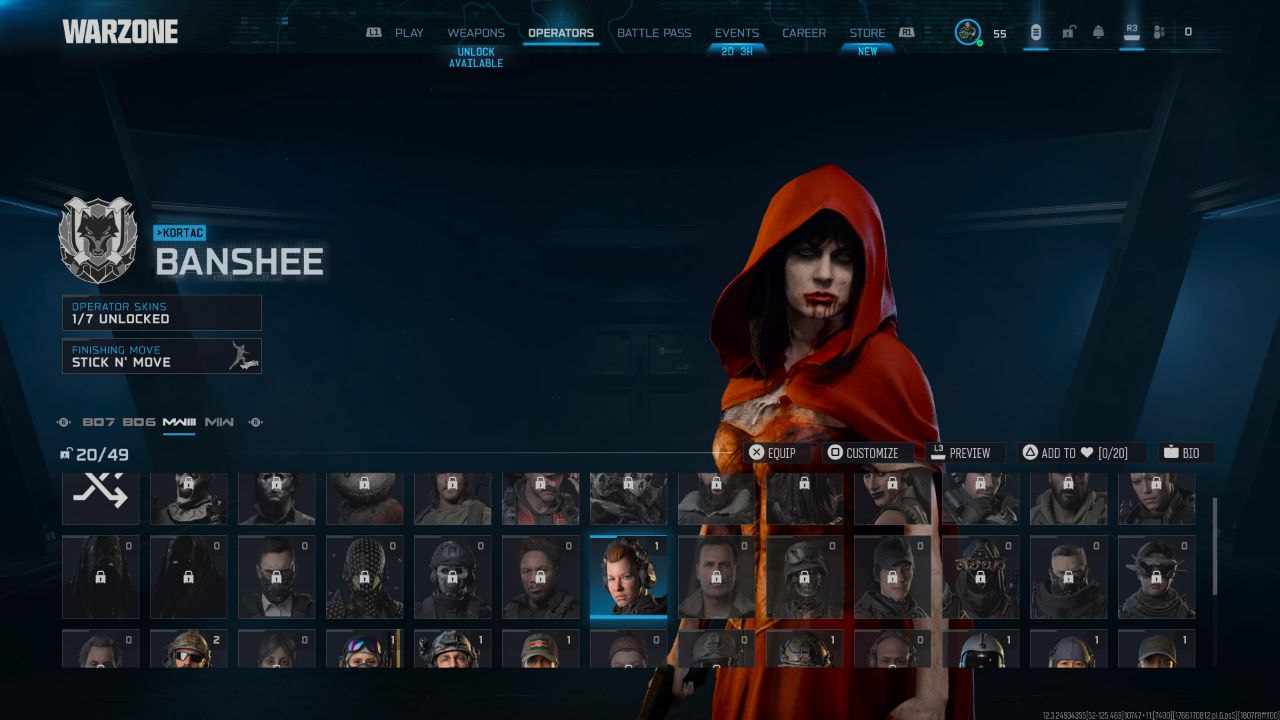Switch operator filter to BO7

coord(98,422)
